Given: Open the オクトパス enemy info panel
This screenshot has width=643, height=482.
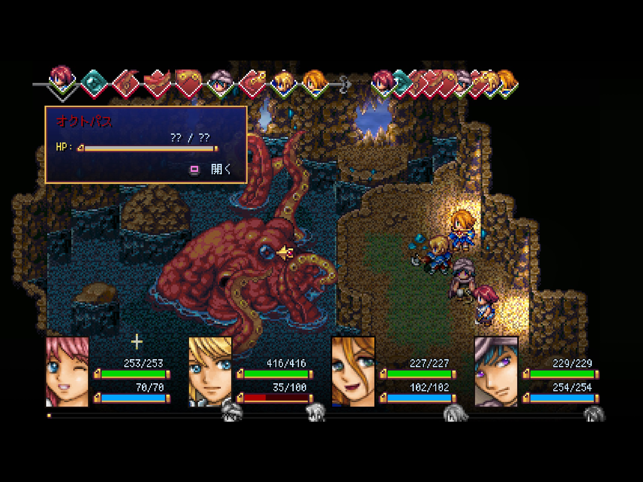Looking at the screenshot, I should [212, 169].
